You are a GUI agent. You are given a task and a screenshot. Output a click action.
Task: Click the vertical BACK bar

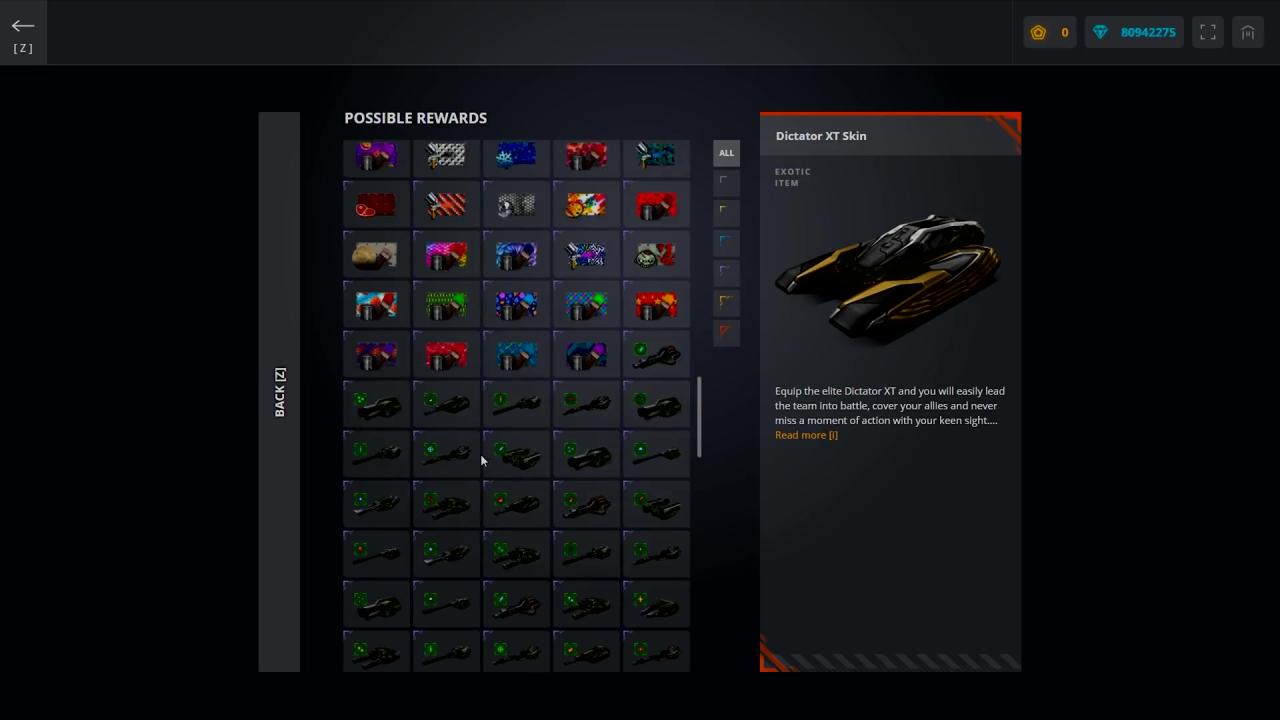click(x=279, y=392)
